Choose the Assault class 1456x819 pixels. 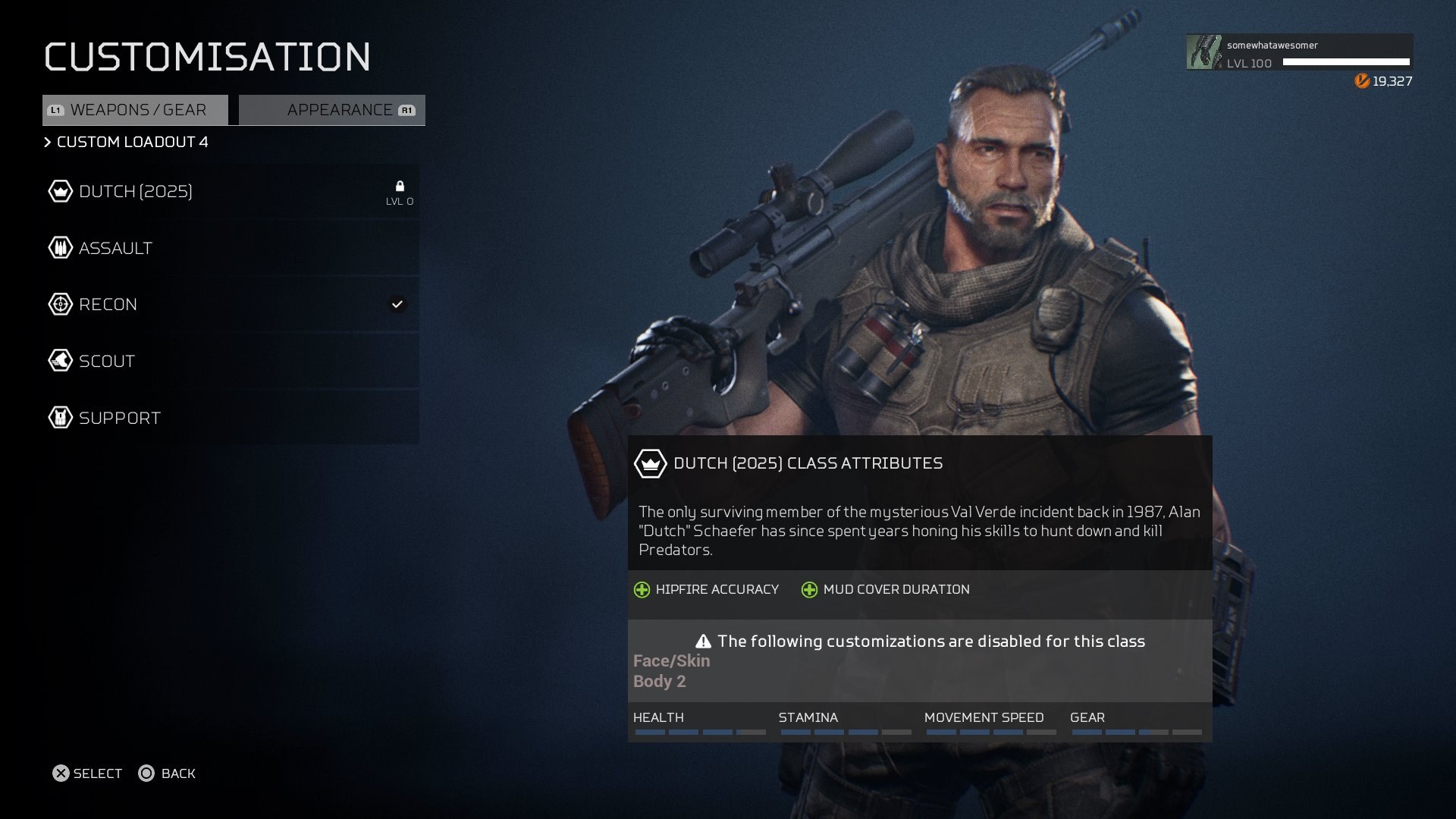(231, 248)
